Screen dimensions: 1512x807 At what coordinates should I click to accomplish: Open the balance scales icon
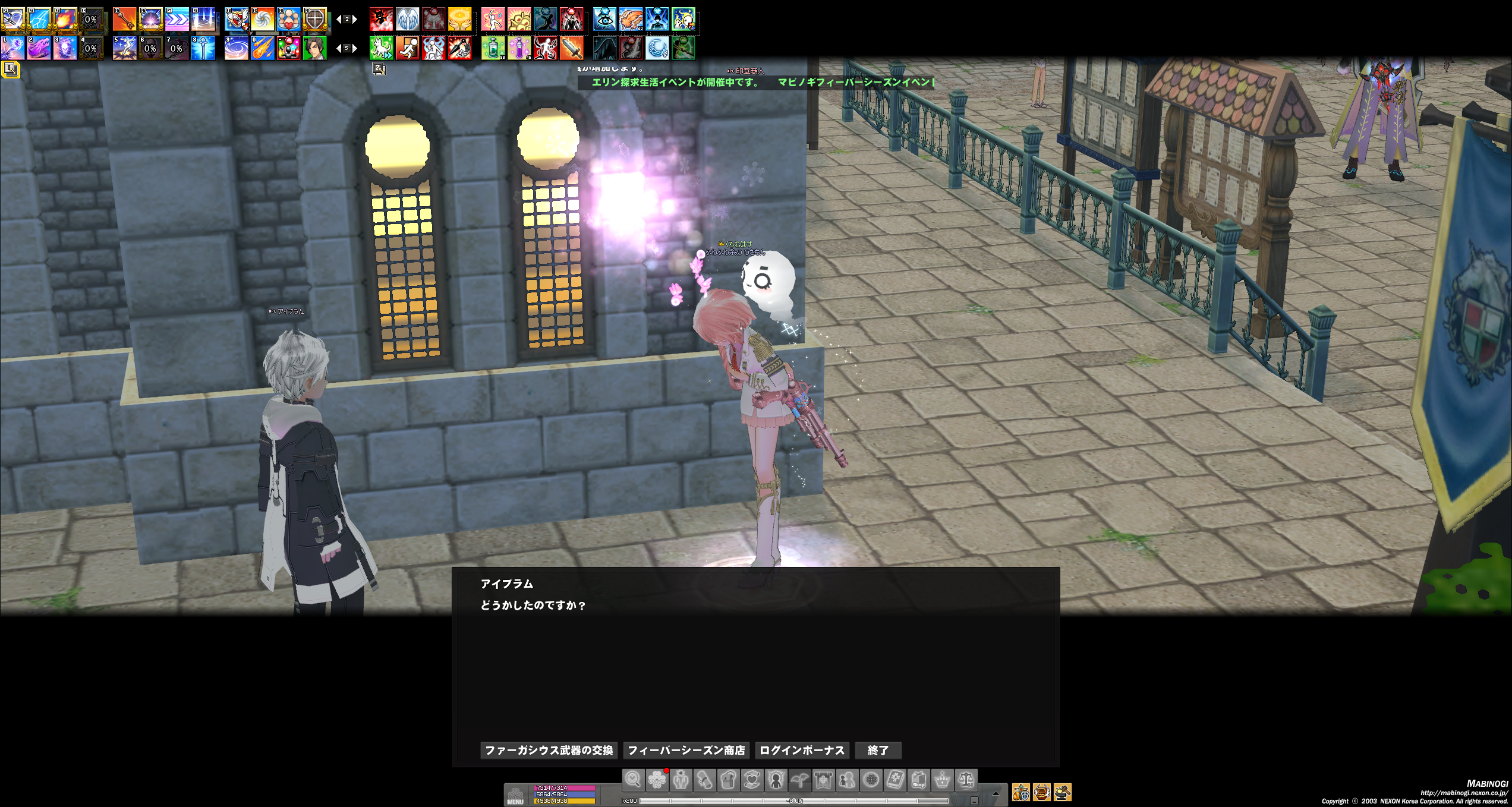click(x=966, y=780)
